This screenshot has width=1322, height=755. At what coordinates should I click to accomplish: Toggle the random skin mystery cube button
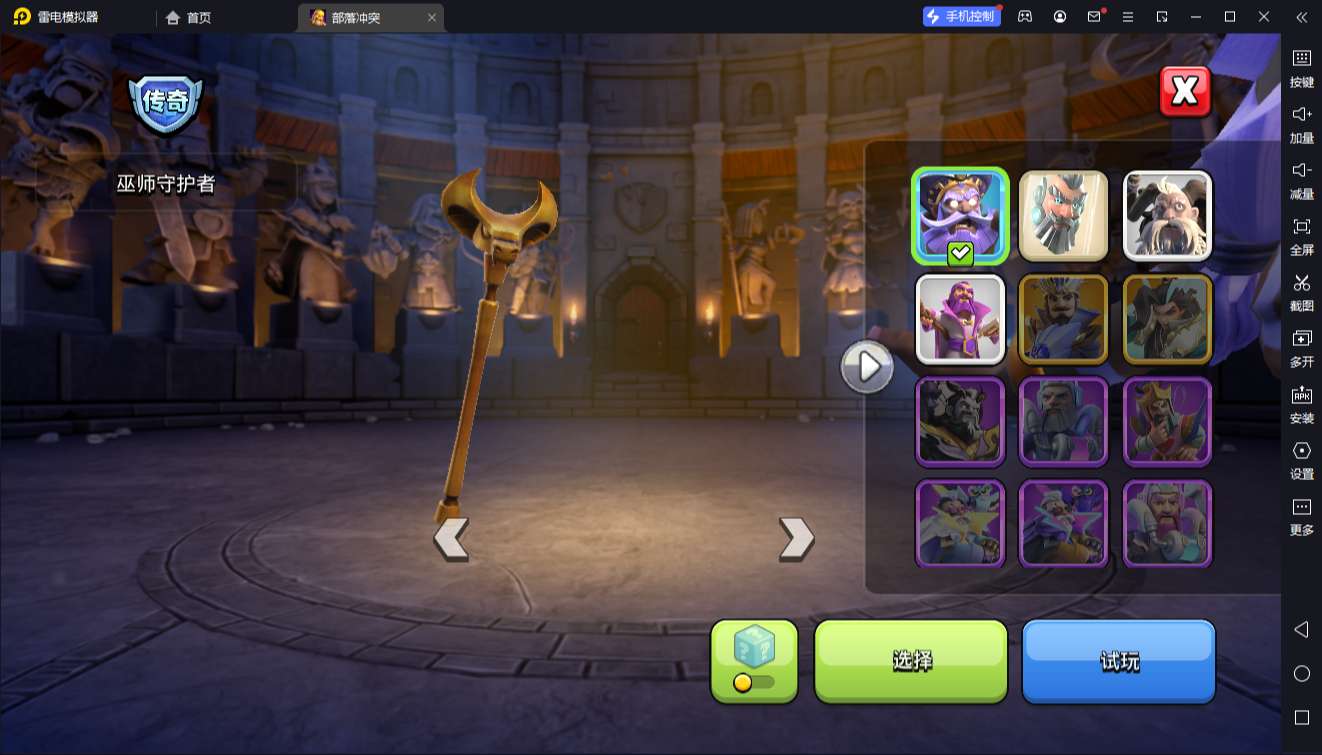pos(754,660)
